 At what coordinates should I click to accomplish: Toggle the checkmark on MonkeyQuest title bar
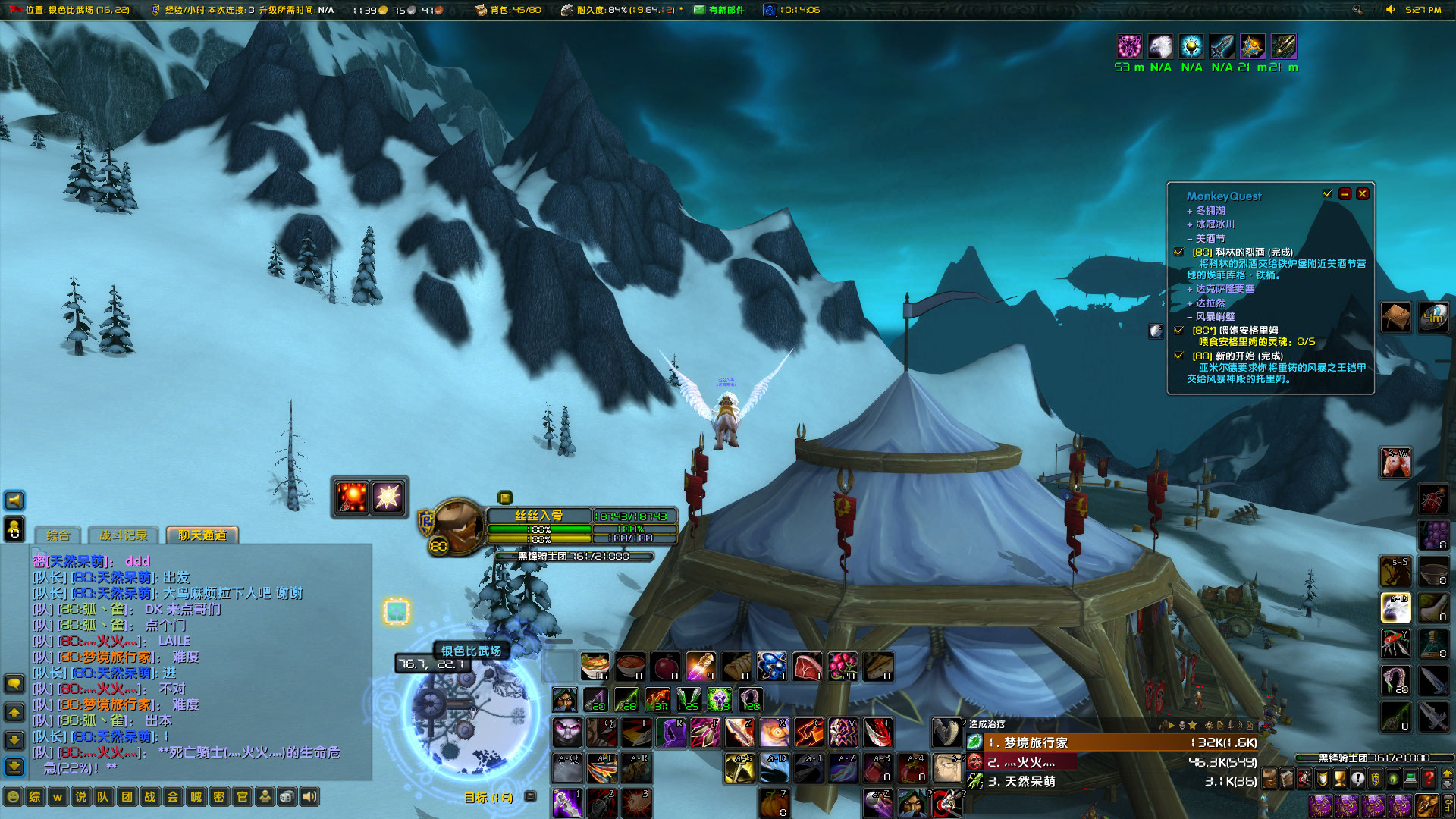pos(1326,194)
